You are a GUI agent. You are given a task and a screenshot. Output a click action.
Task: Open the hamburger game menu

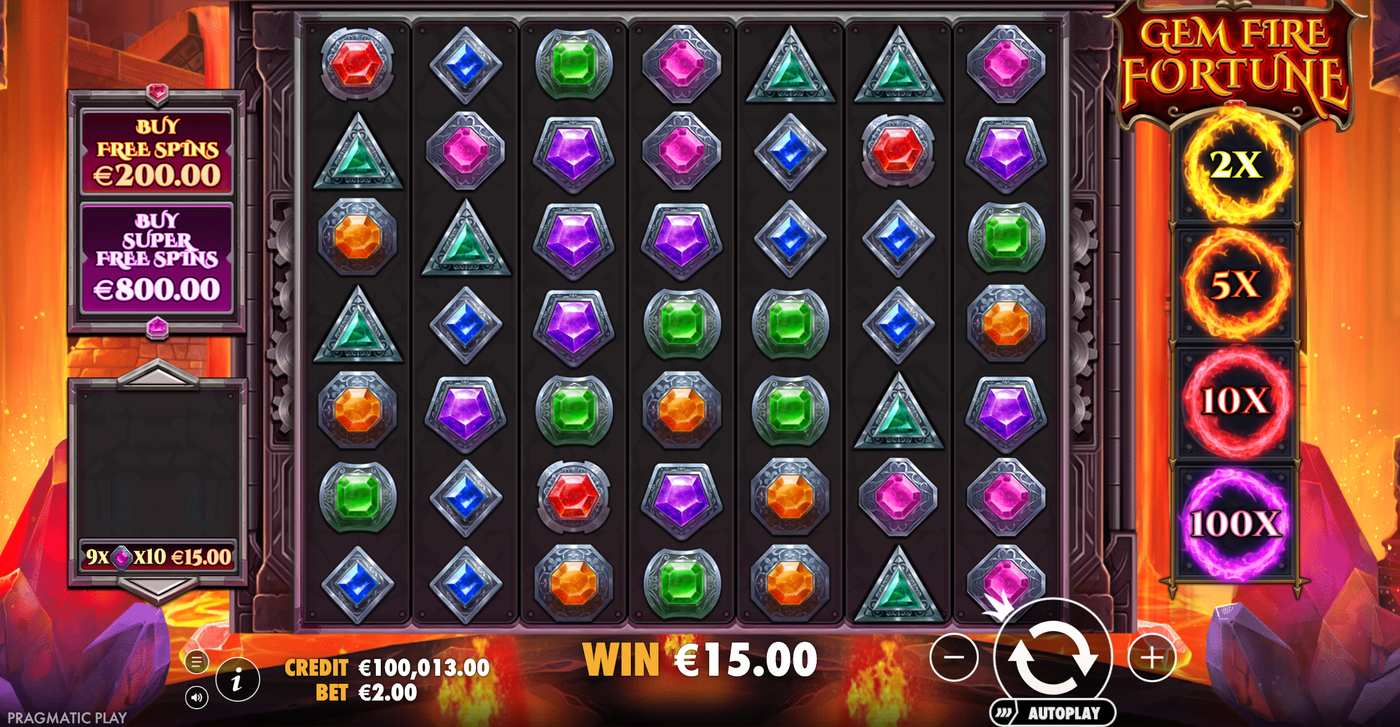[196, 660]
